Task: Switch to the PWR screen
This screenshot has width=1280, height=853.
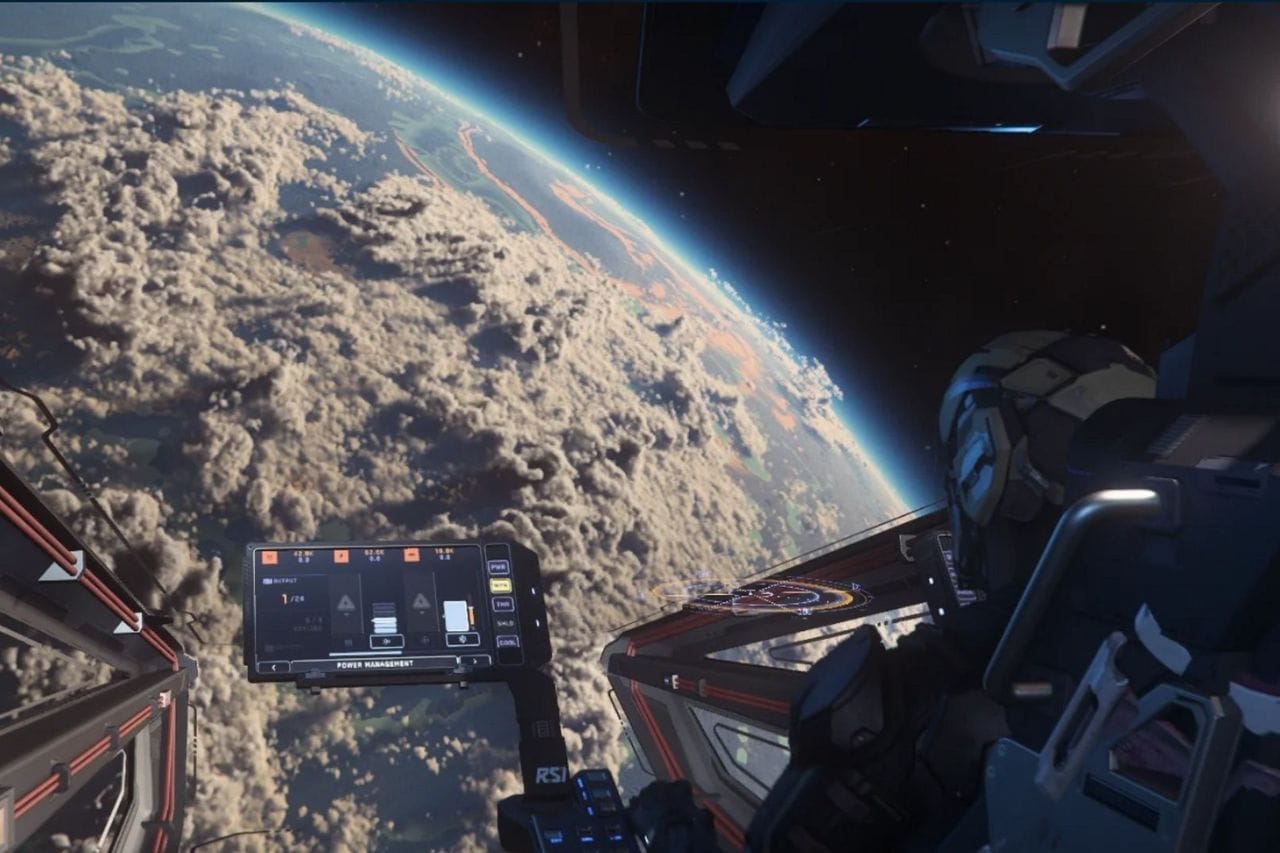Action: pos(500,566)
